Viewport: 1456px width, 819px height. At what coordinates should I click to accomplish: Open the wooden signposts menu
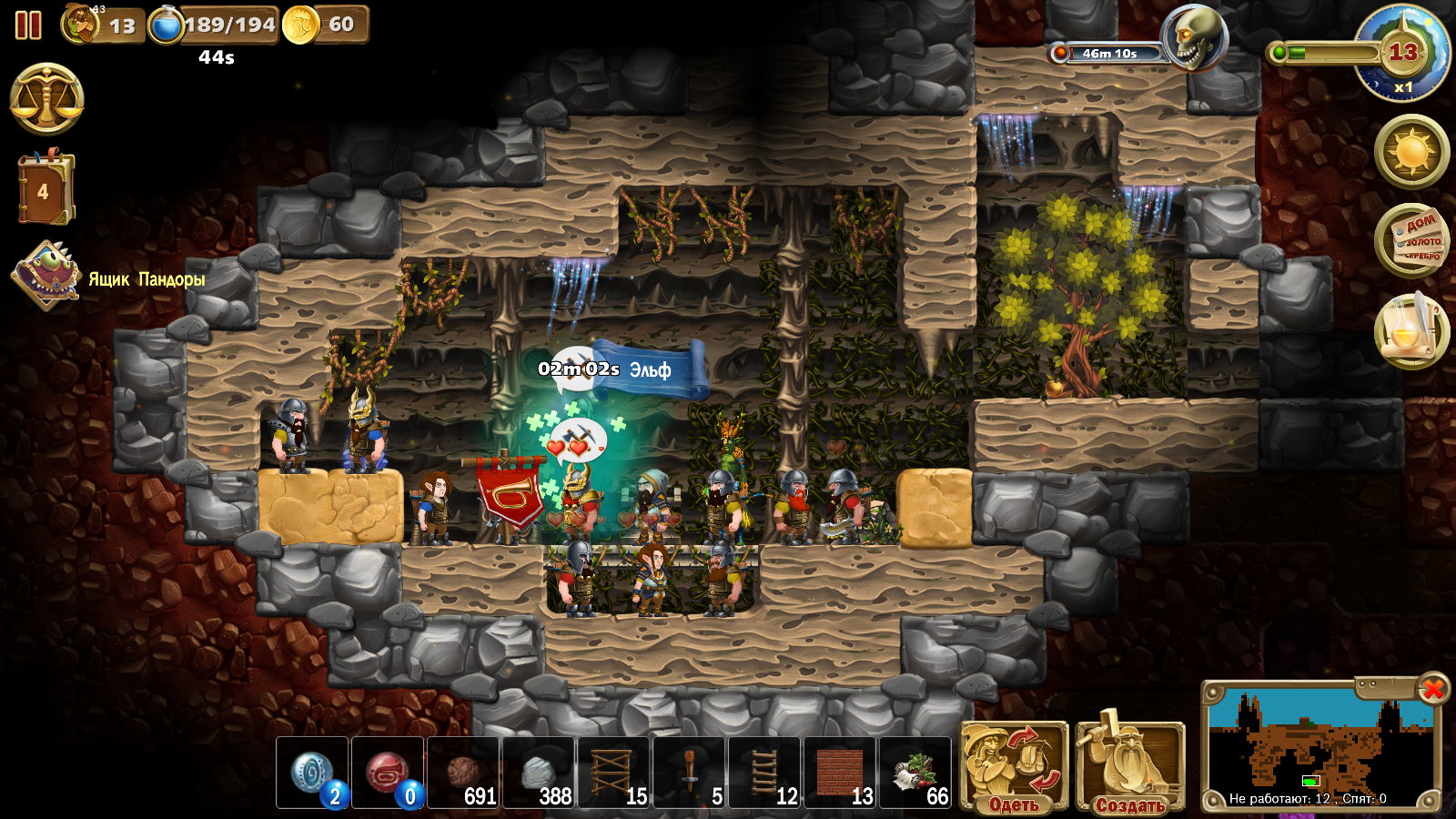pyautogui.click(x=1411, y=241)
